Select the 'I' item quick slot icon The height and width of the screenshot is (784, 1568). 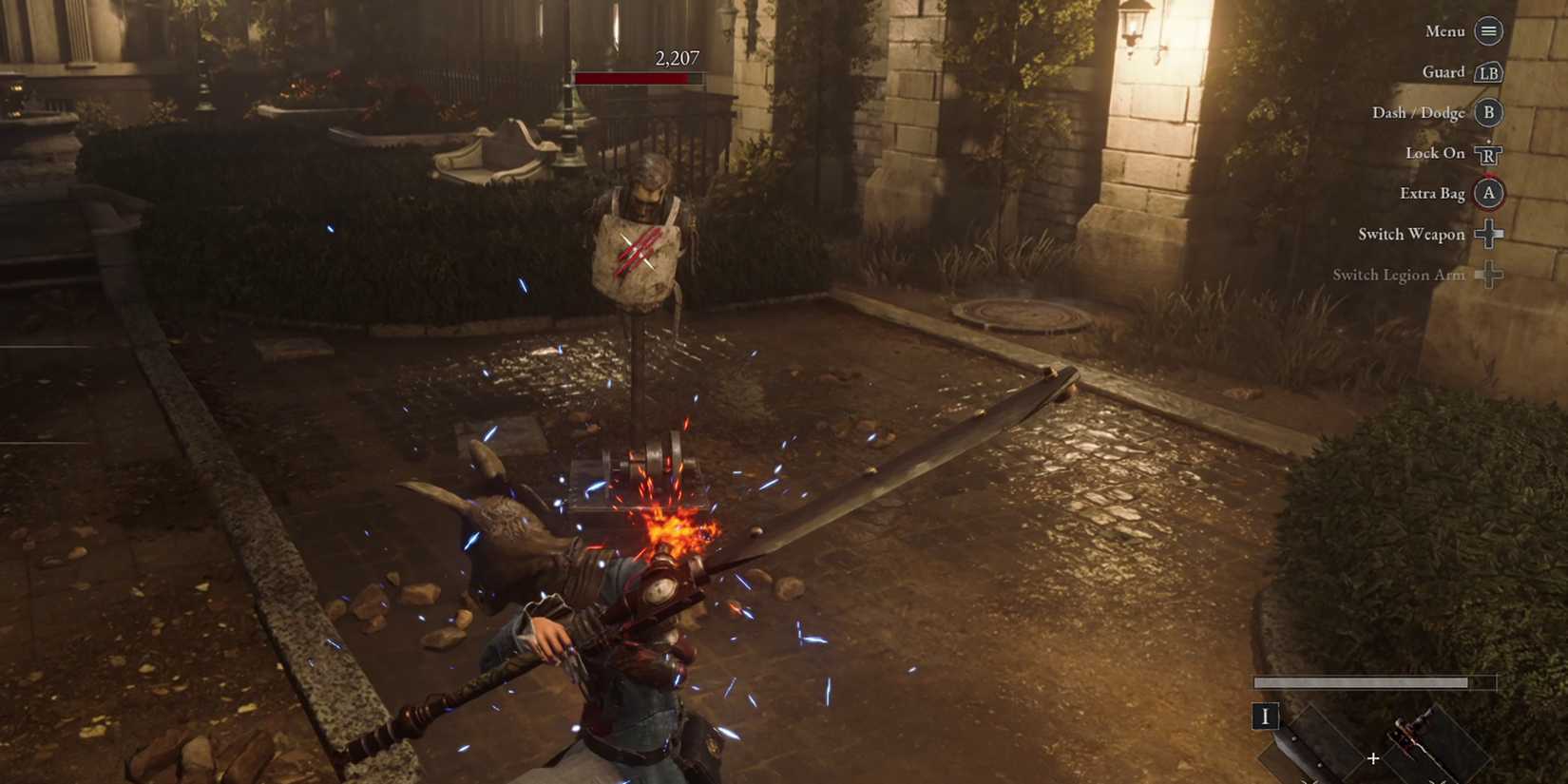tap(1266, 717)
